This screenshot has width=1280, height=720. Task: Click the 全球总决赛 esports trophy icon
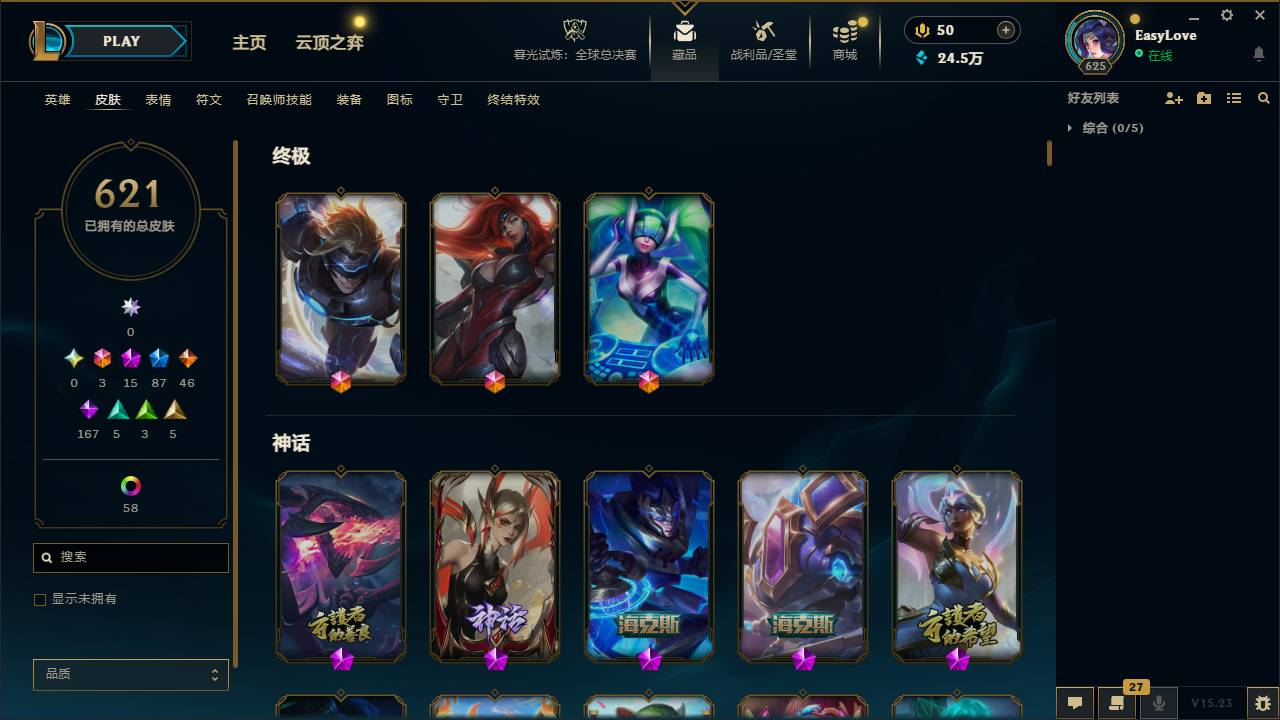click(x=574, y=30)
